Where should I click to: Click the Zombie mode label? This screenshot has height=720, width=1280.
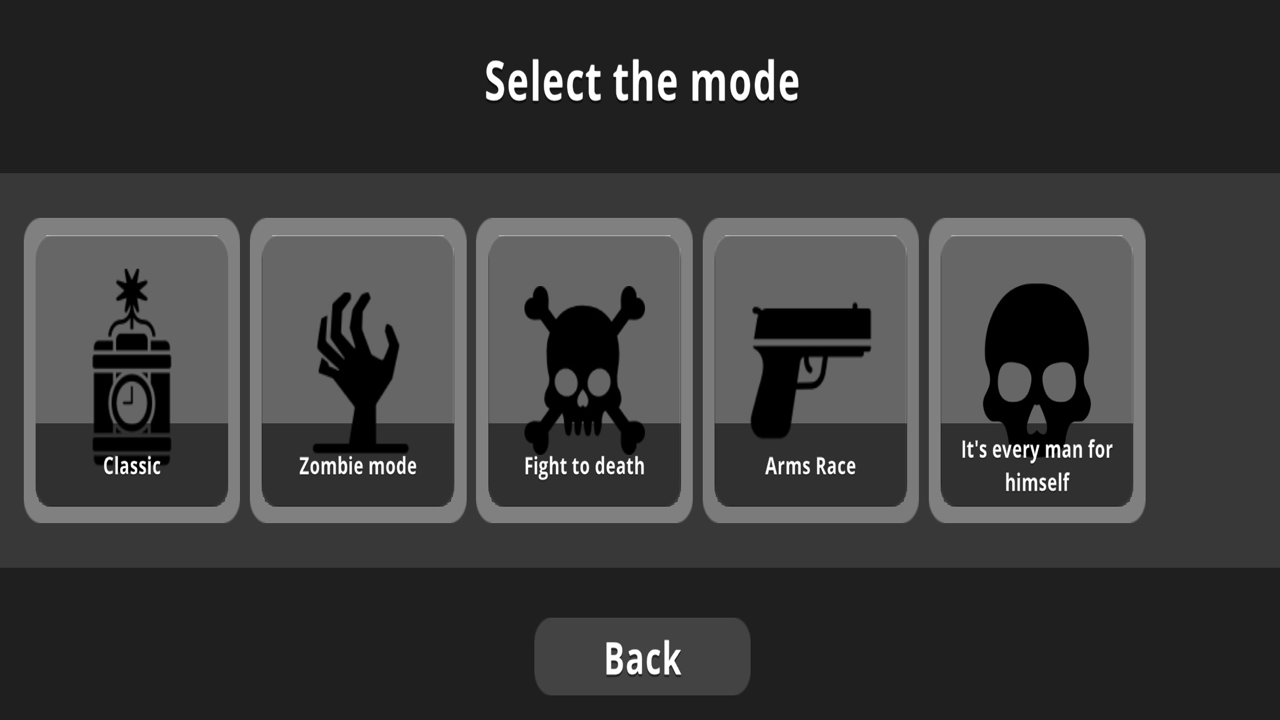pyautogui.click(x=357, y=465)
